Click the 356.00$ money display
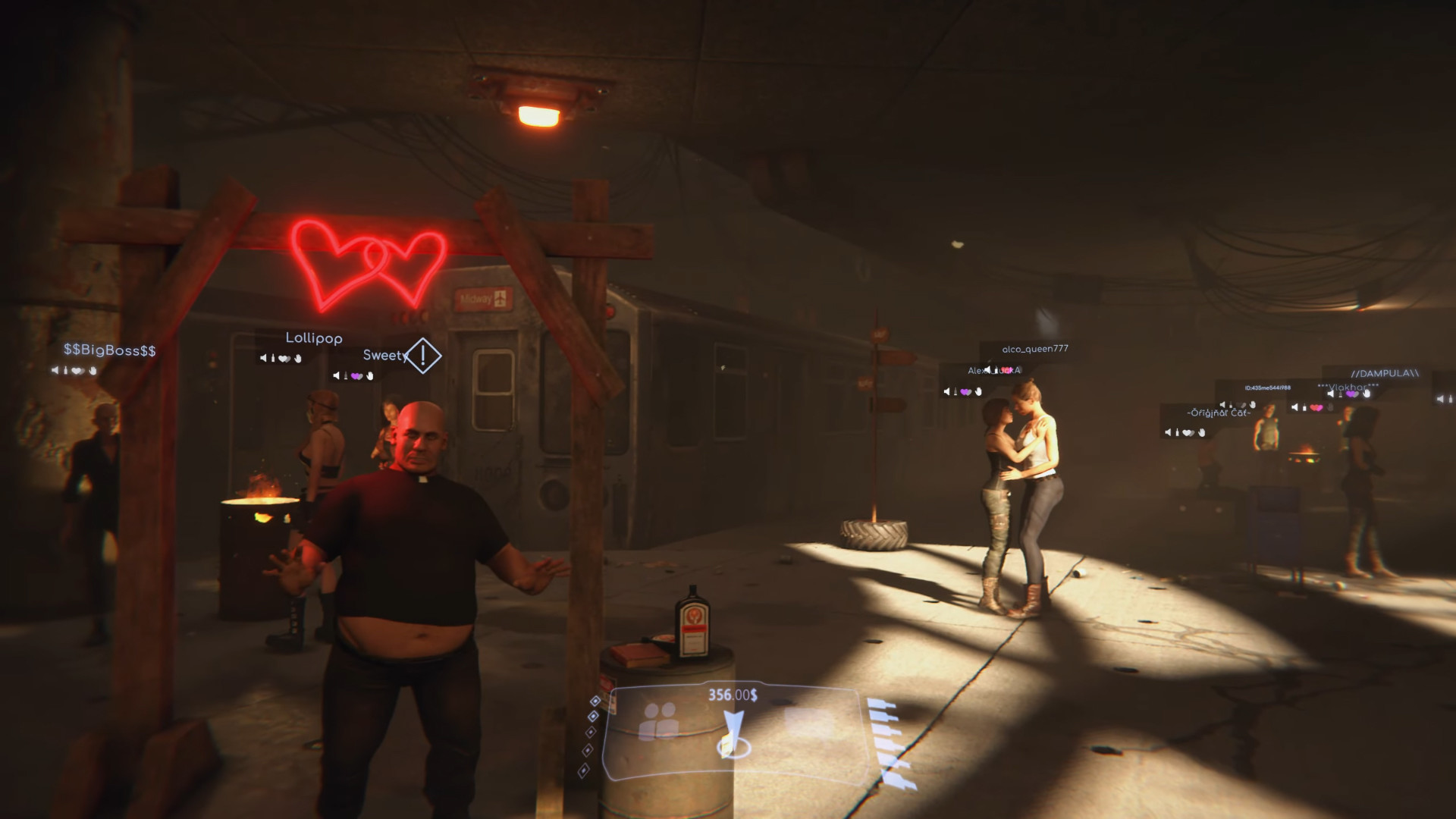The image size is (1456, 819). tap(733, 695)
